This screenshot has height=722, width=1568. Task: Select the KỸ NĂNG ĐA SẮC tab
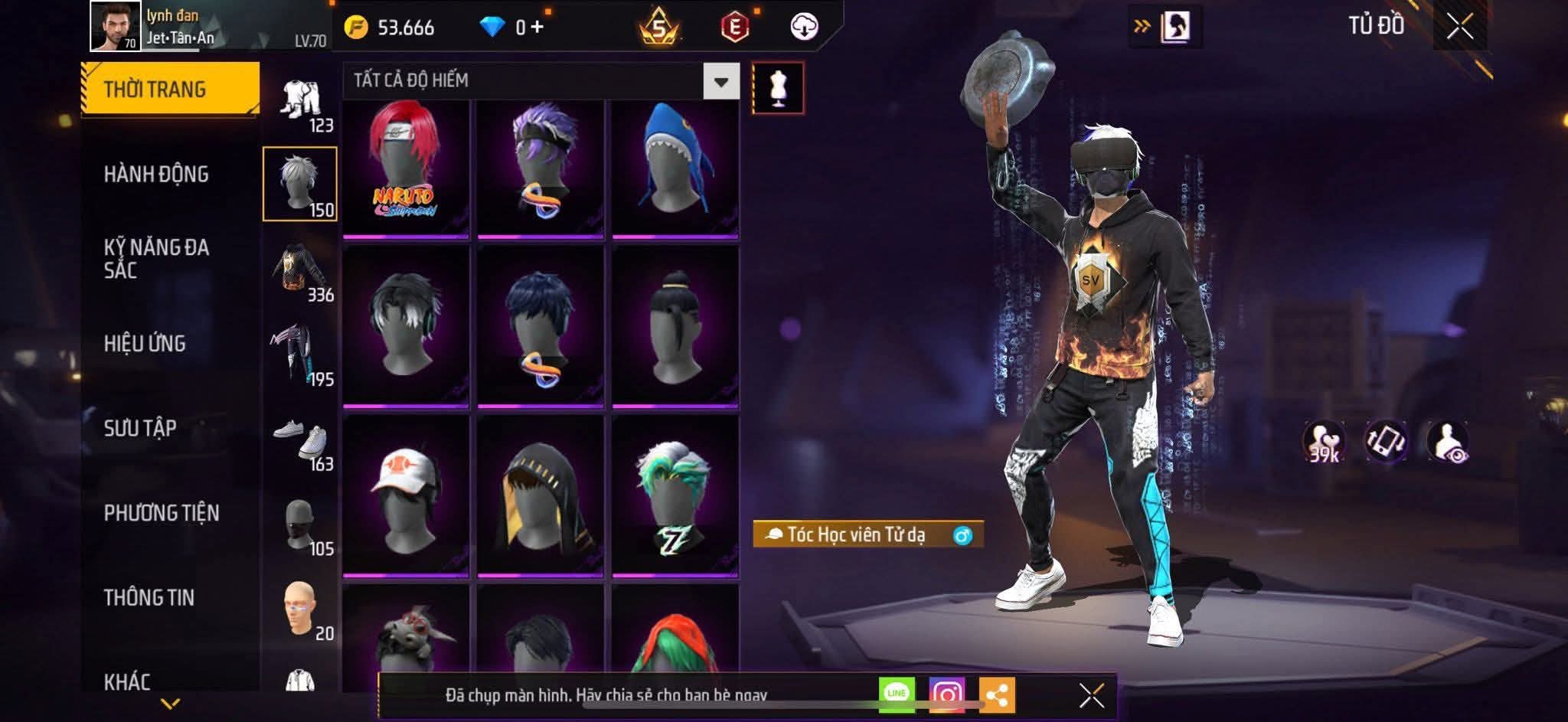pyautogui.click(x=156, y=259)
